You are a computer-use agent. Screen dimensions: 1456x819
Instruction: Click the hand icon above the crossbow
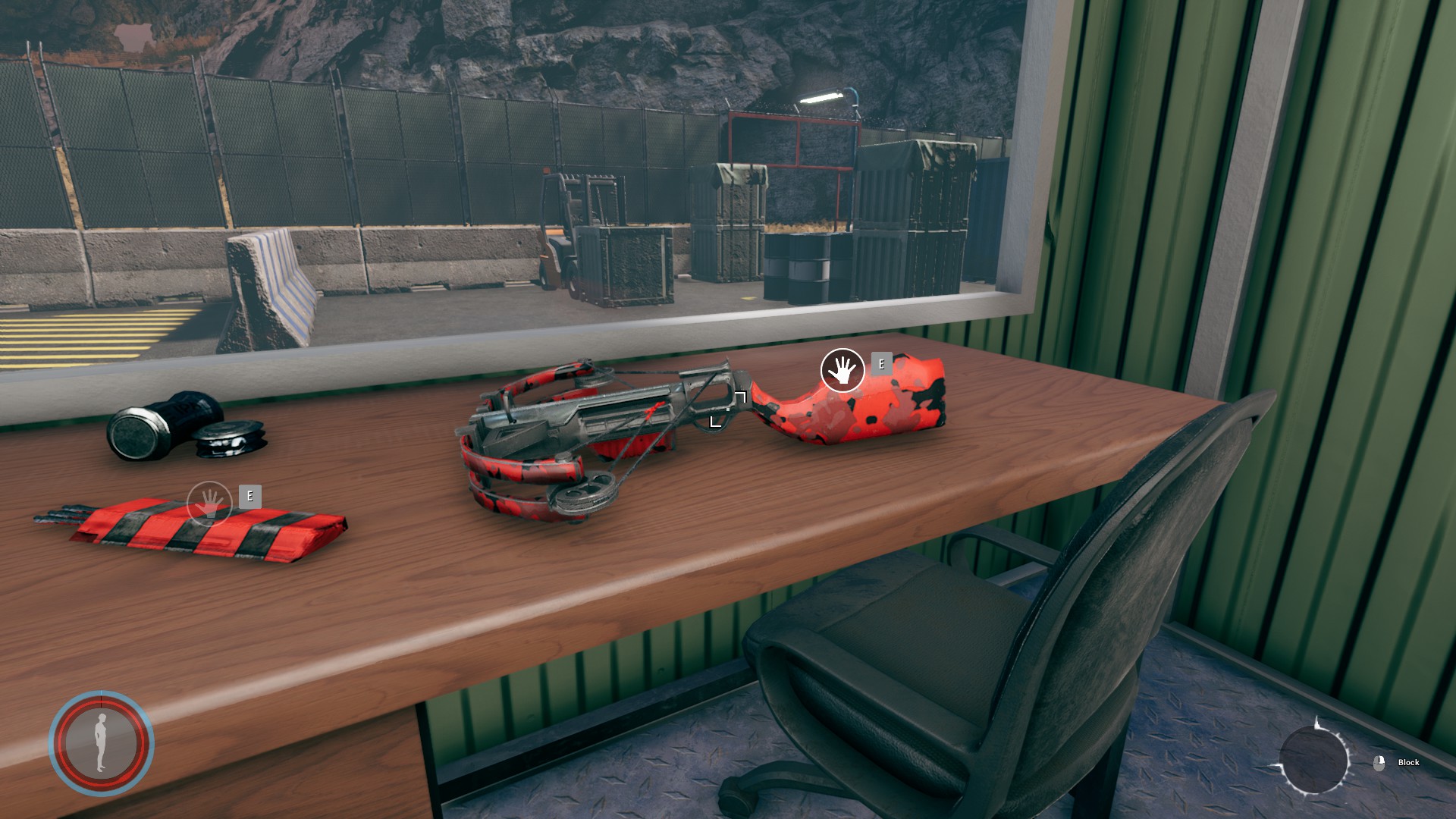843,370
